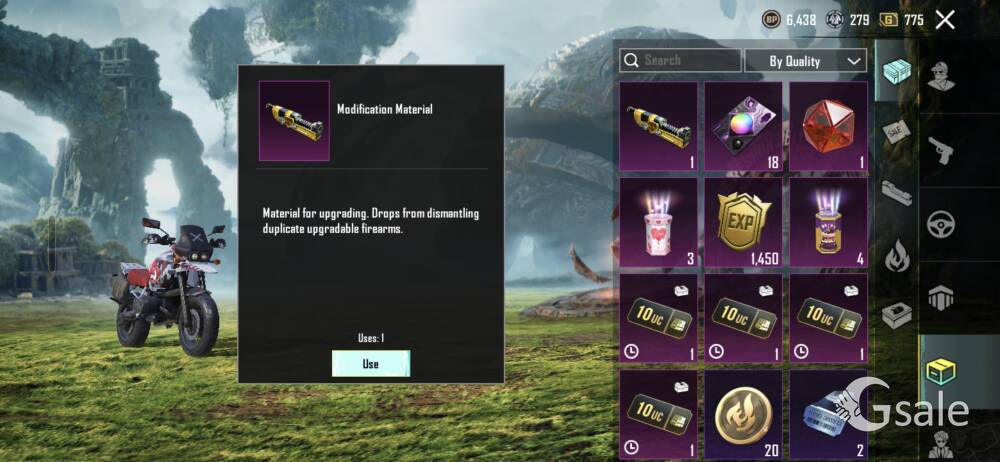Use the Modification Material

(371, 363)
